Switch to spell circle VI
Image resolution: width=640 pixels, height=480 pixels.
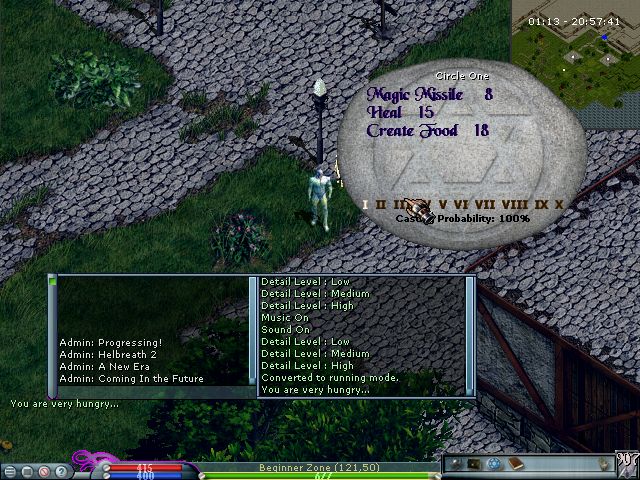pos(460,205)
